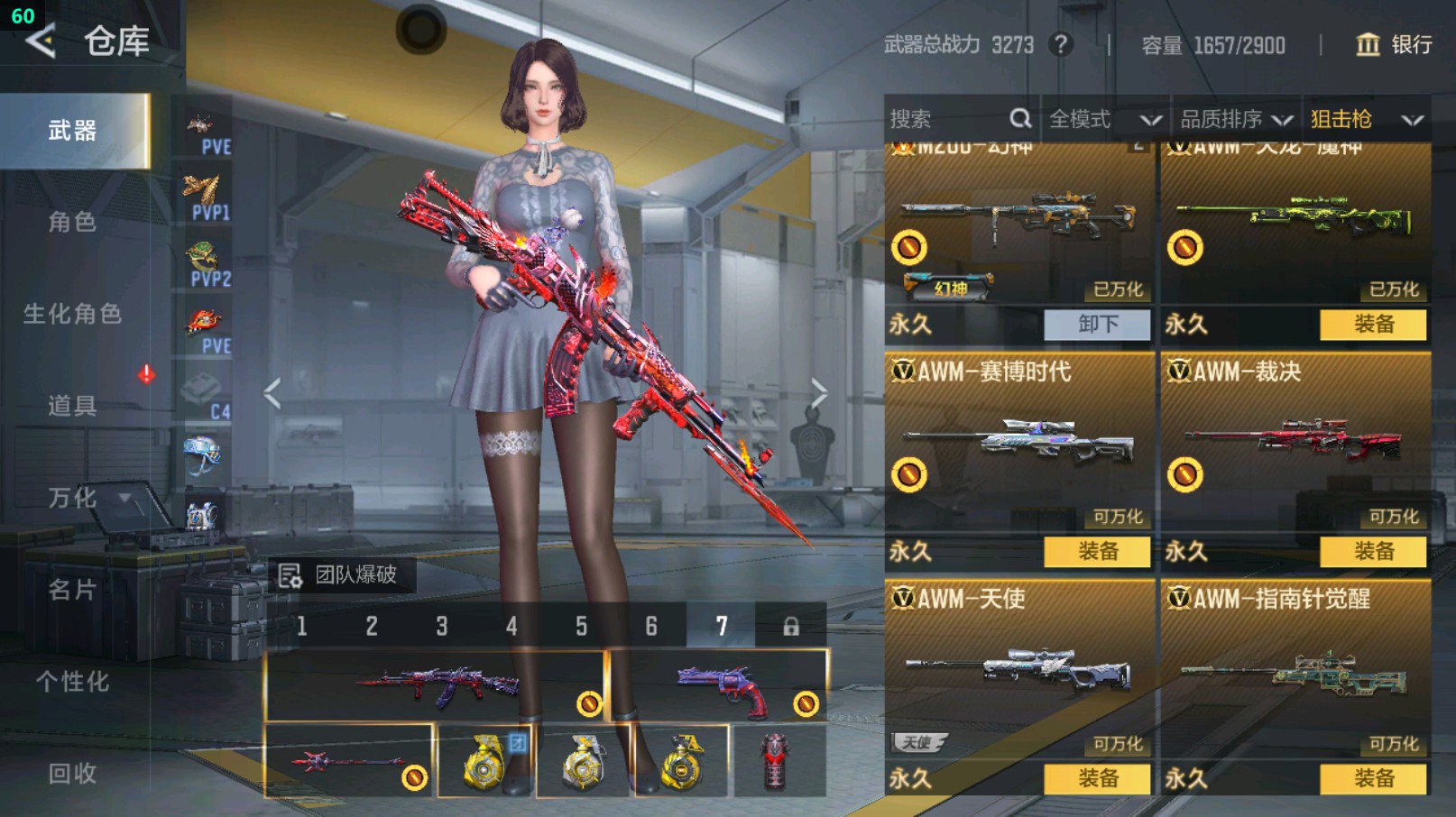Go back with the arrow next to 仓库
The image size is (1456, 817).
[41, 41]
